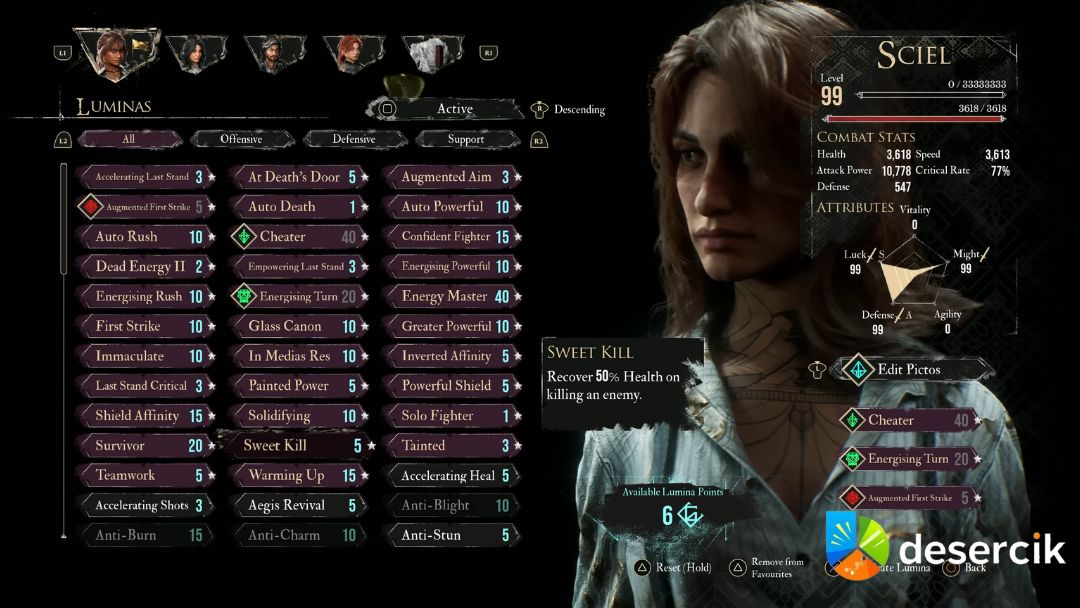Switch to the red-haired character portrait
This screenshot has height=608, width=1080.
coord(351,53)
